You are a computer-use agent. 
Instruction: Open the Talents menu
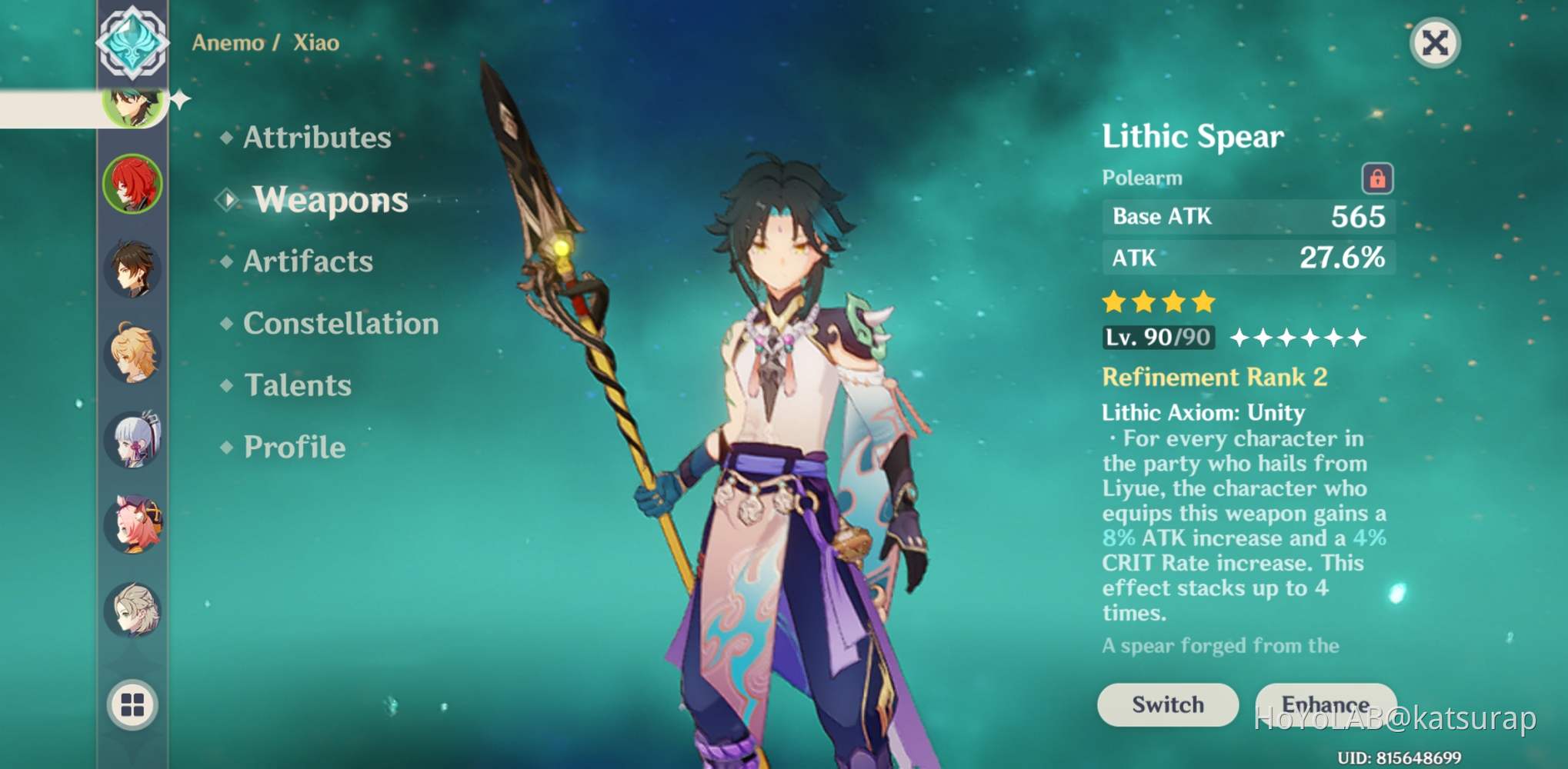pos(297,385)
